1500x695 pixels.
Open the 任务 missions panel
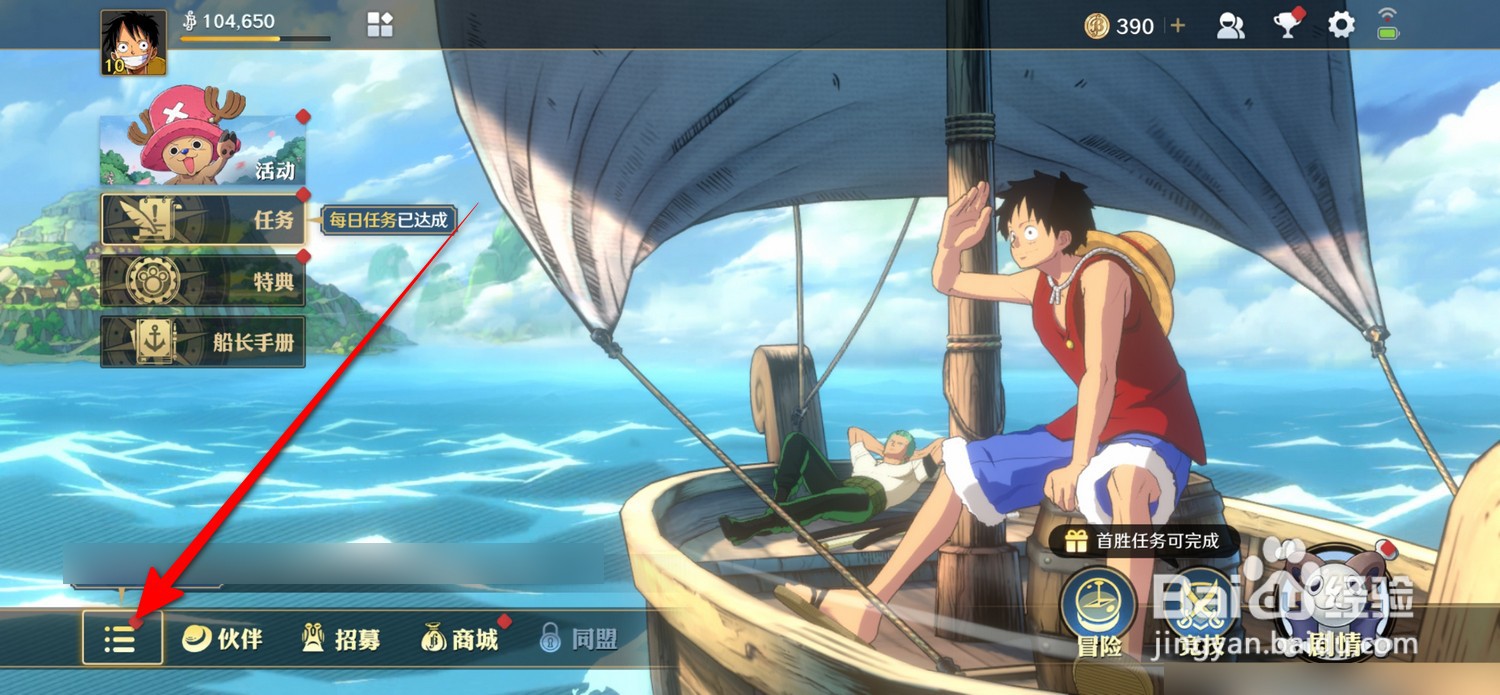pyautogui.click(x=203, y=219)
